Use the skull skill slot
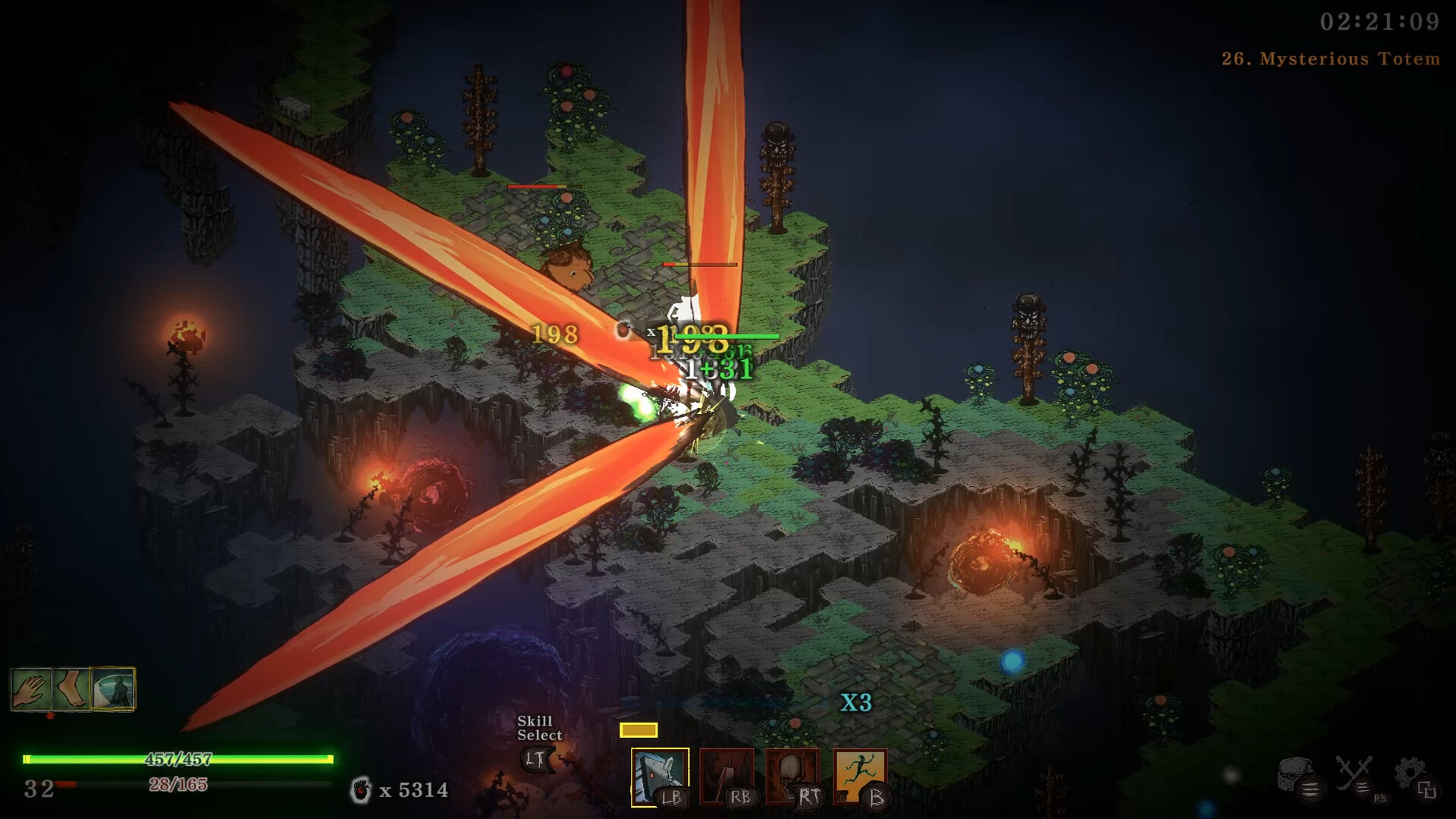Viewport: 1456px width, 819px height. coord(792,776)
